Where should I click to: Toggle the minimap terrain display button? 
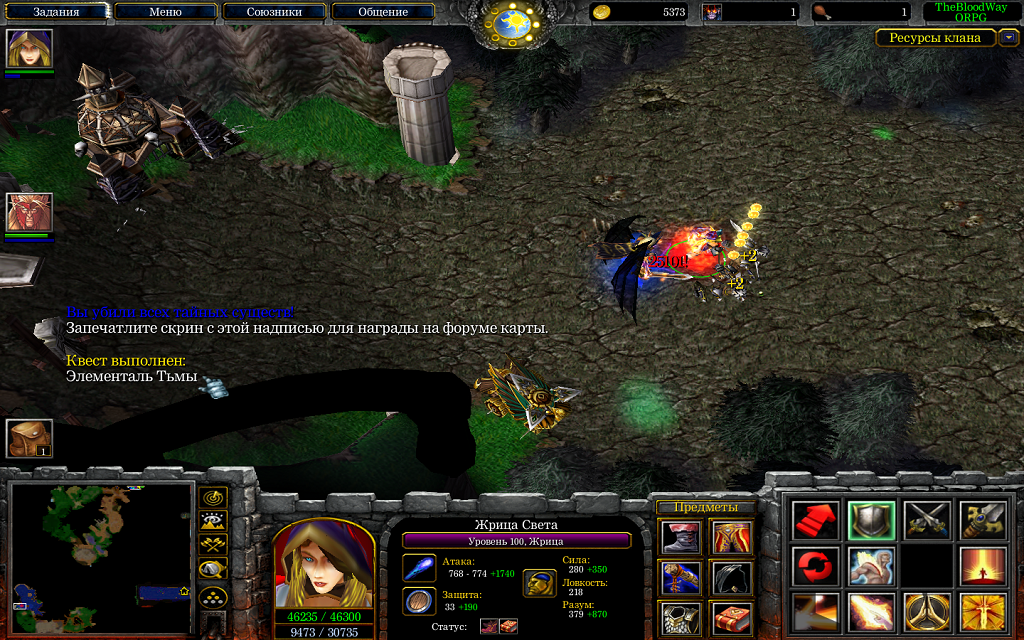(x=213, y=520)
